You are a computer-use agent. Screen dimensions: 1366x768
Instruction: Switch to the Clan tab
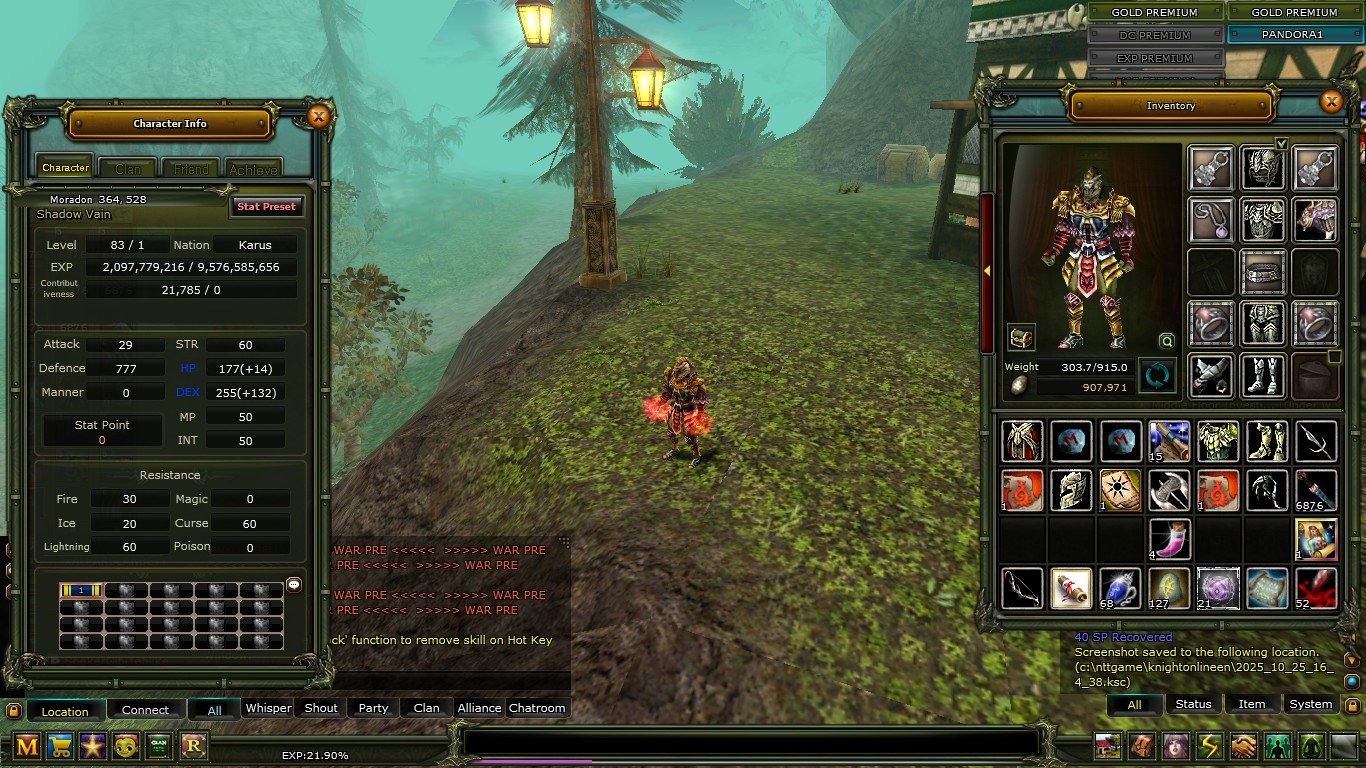tap(128, 169)
